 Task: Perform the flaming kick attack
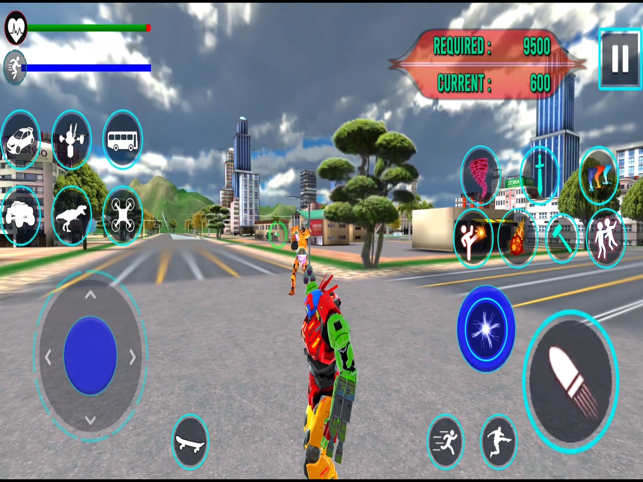472,239
